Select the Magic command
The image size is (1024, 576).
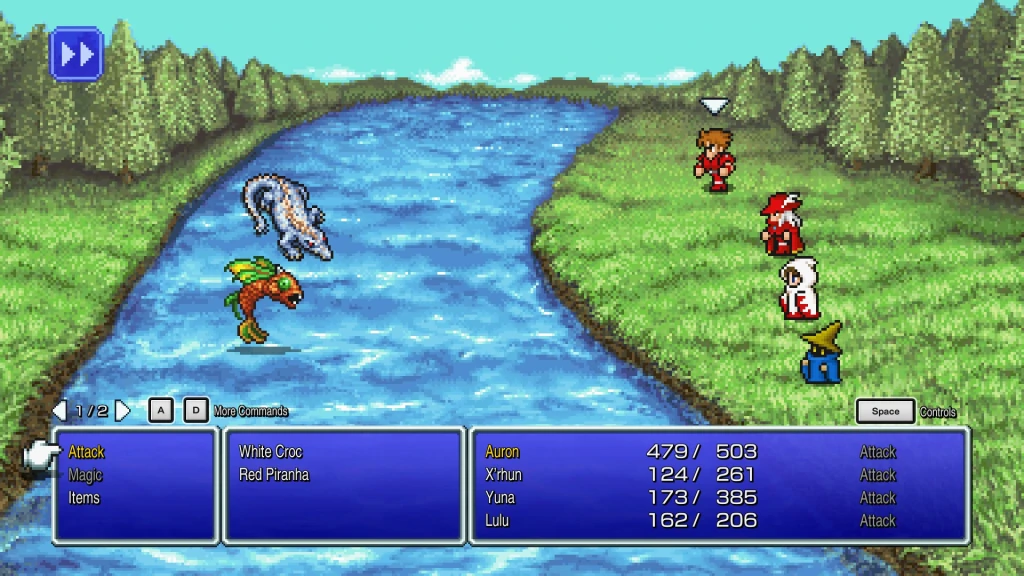(84, 475)
